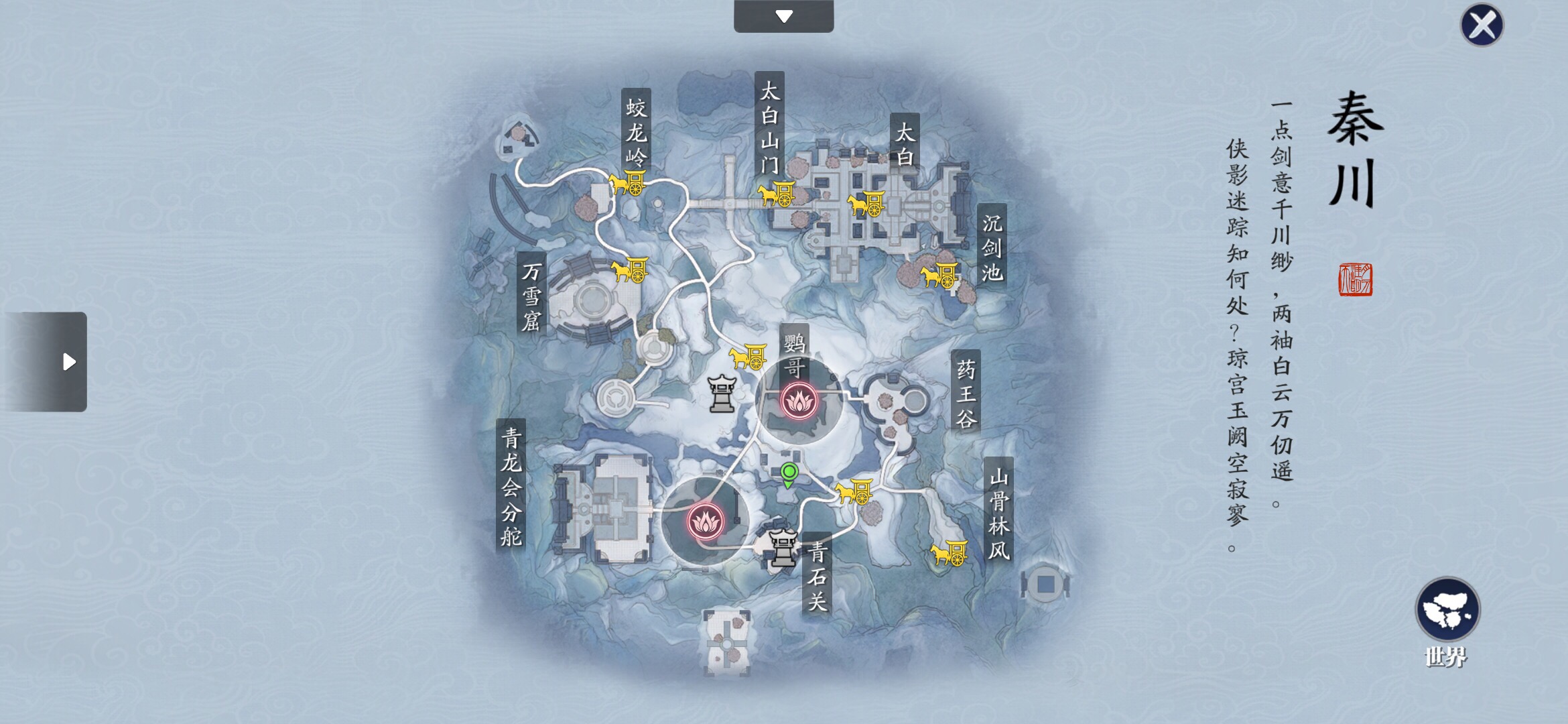The image size is (1568, 724).
Task: Open the 世界 world map
Action: (1447, 610)
